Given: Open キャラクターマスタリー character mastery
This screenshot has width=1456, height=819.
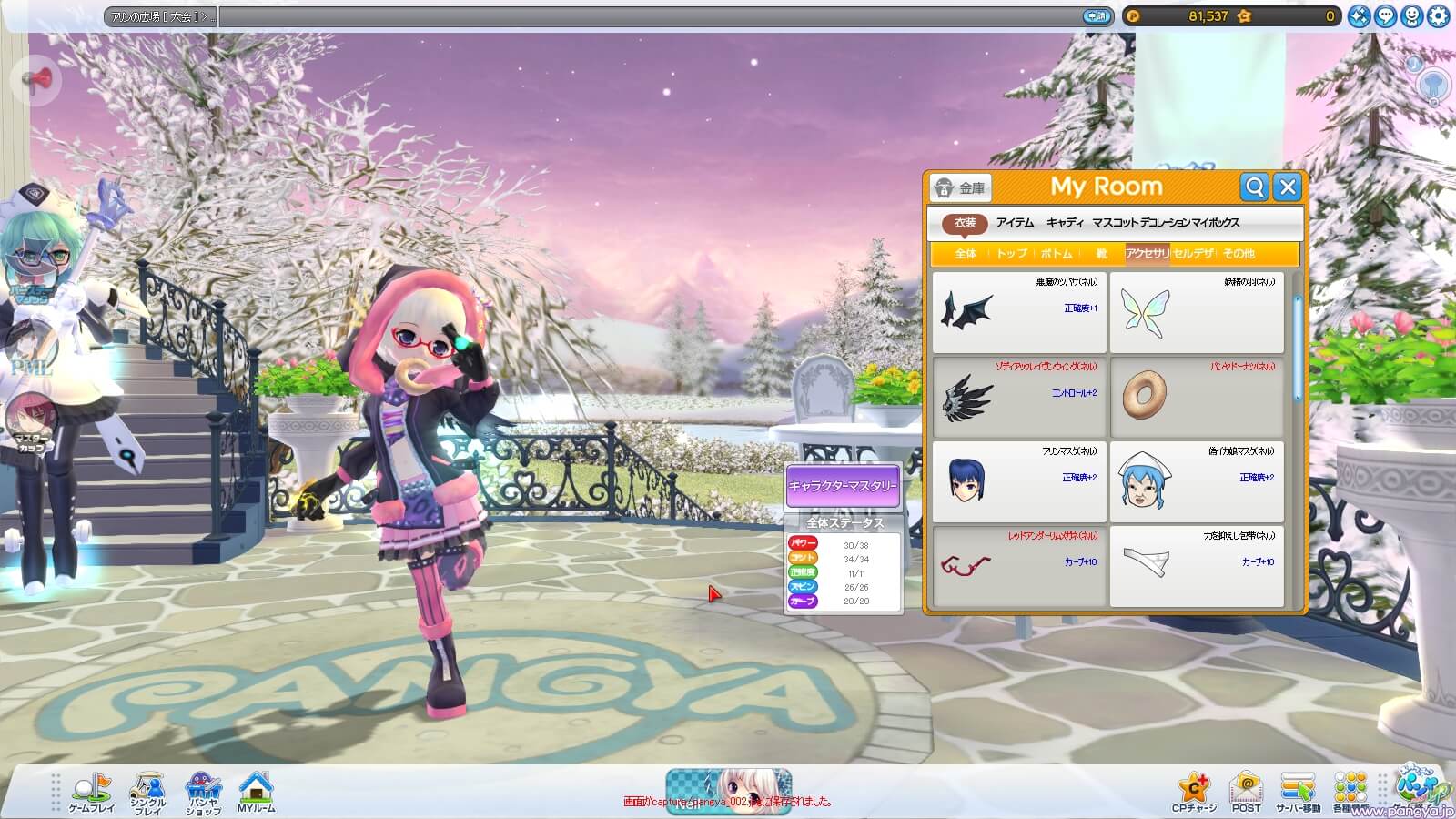Looking at the screenshot, I should coord(843,485).
